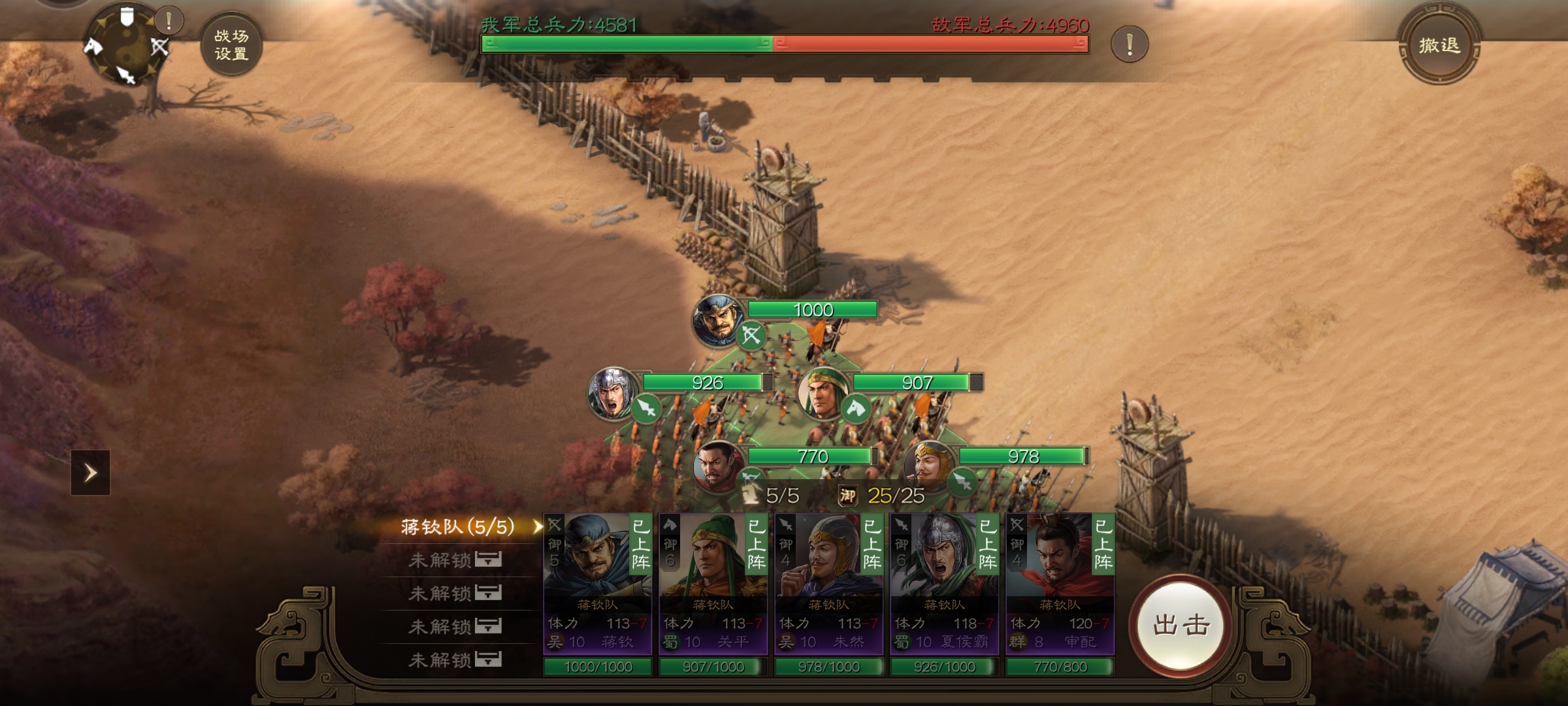This screenshot has height=706, width=1568.
Task: Select the deployed unit with 1000 troops
Action: pos(719,320)
